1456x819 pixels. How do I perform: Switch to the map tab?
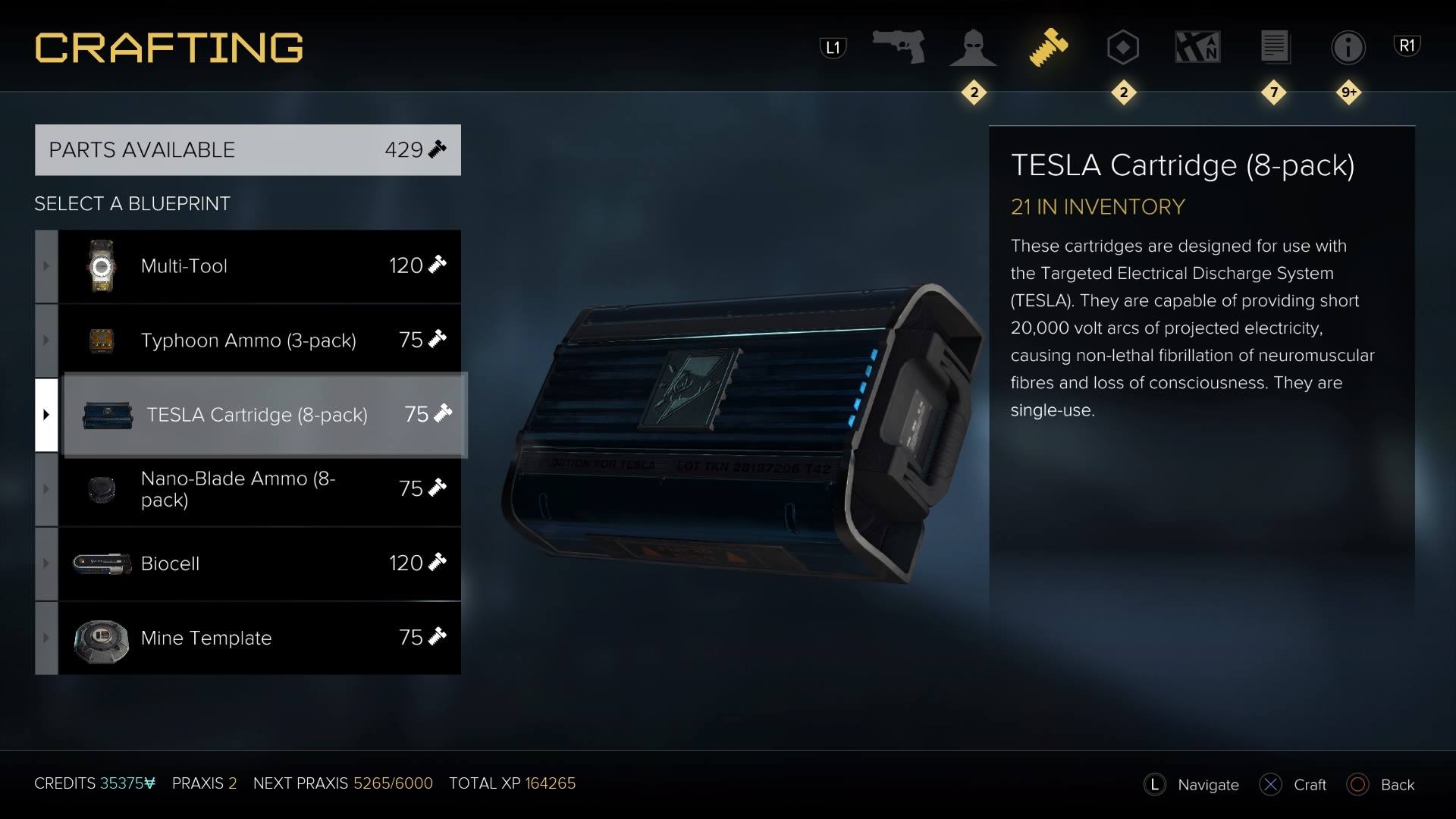(x=1198, y=47)
